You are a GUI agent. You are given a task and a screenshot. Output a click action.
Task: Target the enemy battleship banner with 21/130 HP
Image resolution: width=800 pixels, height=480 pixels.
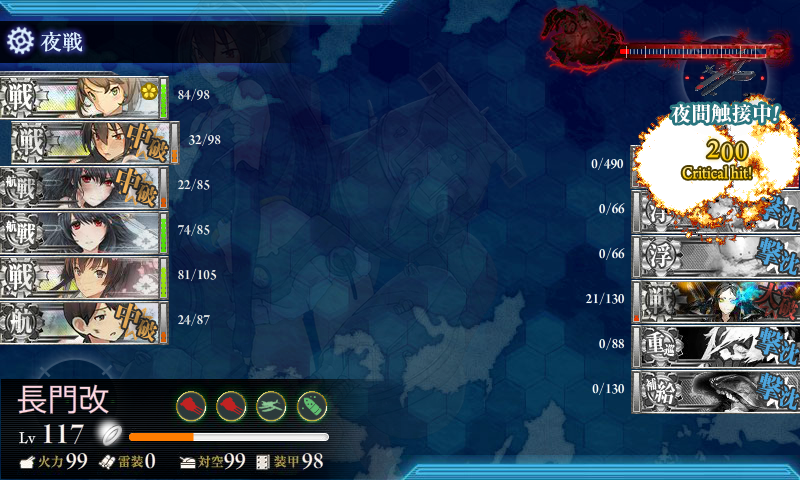tap(715, 299)
